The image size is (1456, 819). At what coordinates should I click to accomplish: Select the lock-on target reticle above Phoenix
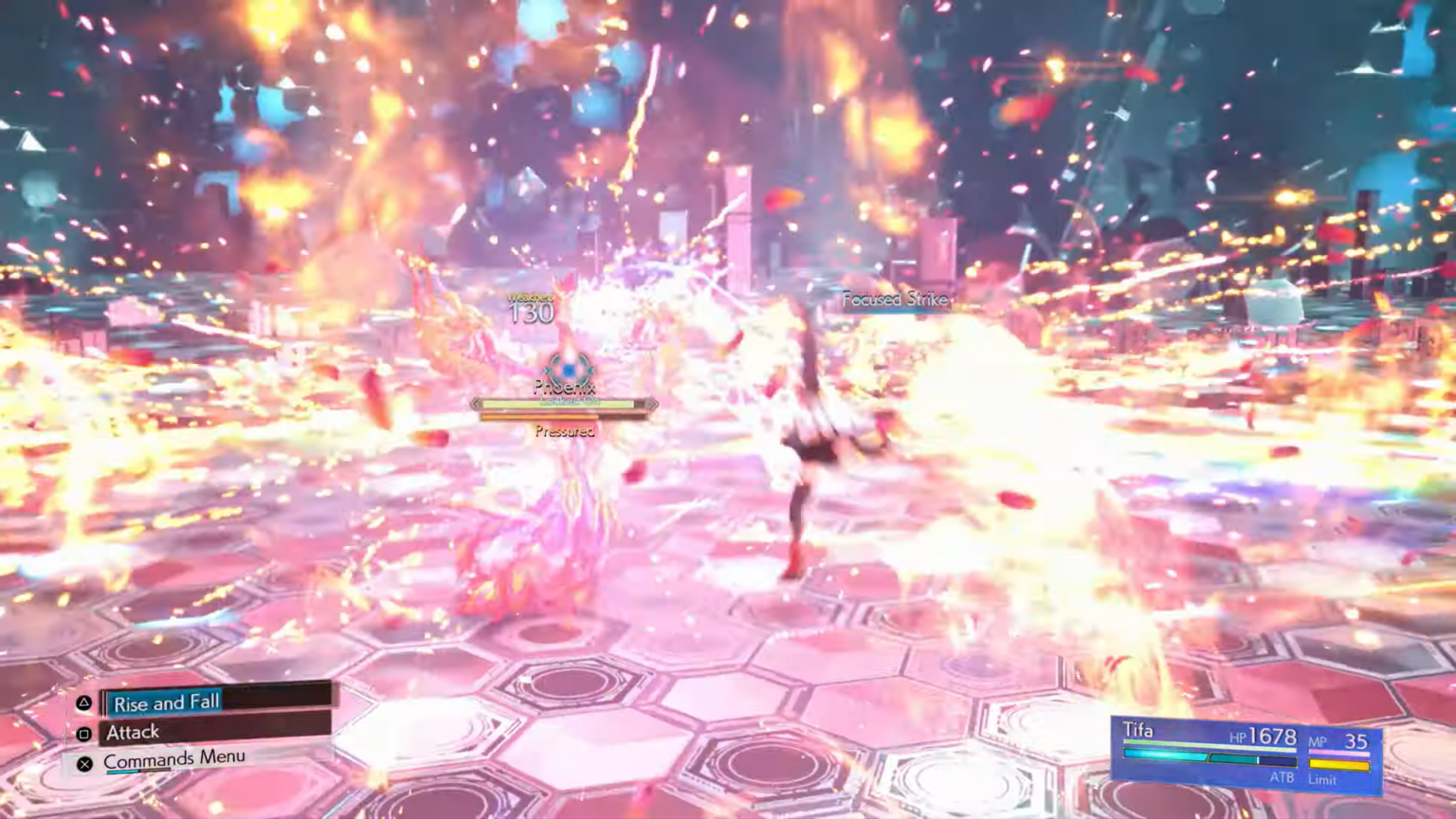click(567, 370)
